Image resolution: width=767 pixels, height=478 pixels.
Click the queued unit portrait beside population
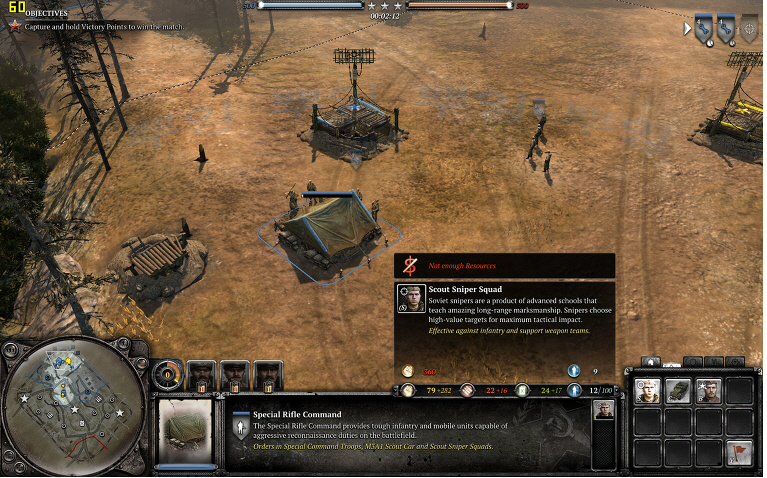603,409
